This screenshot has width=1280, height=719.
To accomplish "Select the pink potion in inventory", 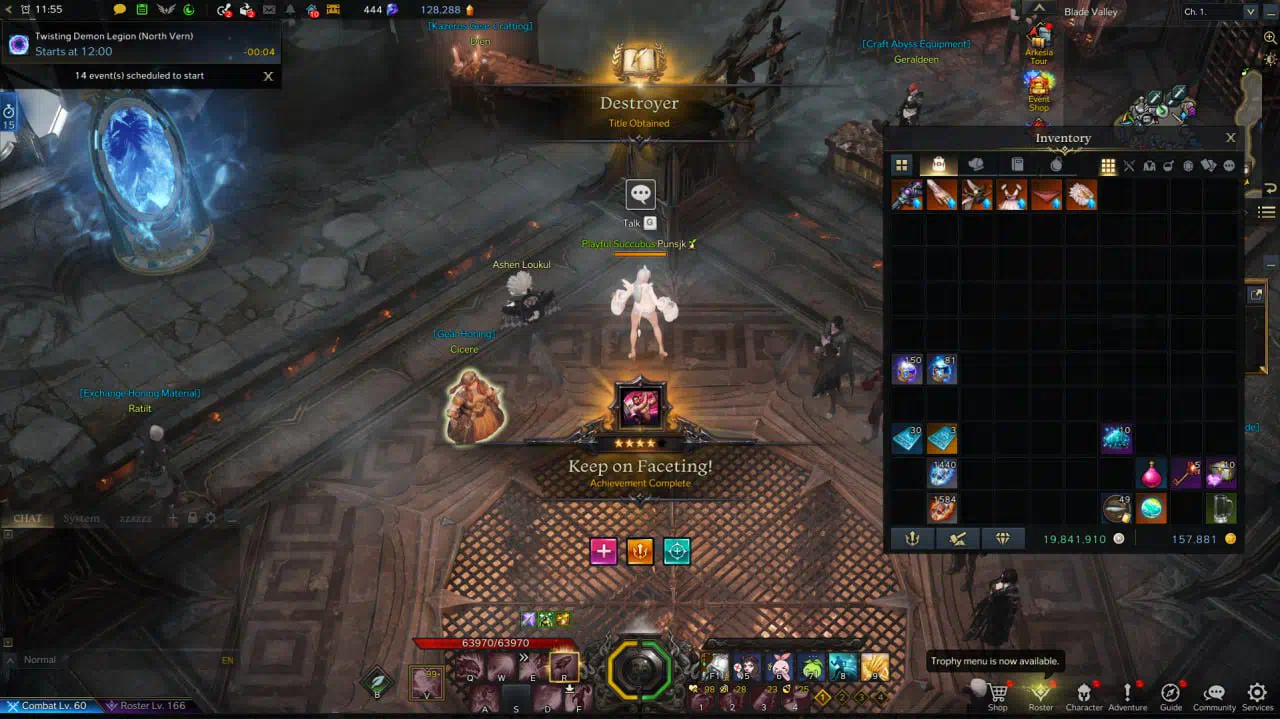I will coord(1151,473).
